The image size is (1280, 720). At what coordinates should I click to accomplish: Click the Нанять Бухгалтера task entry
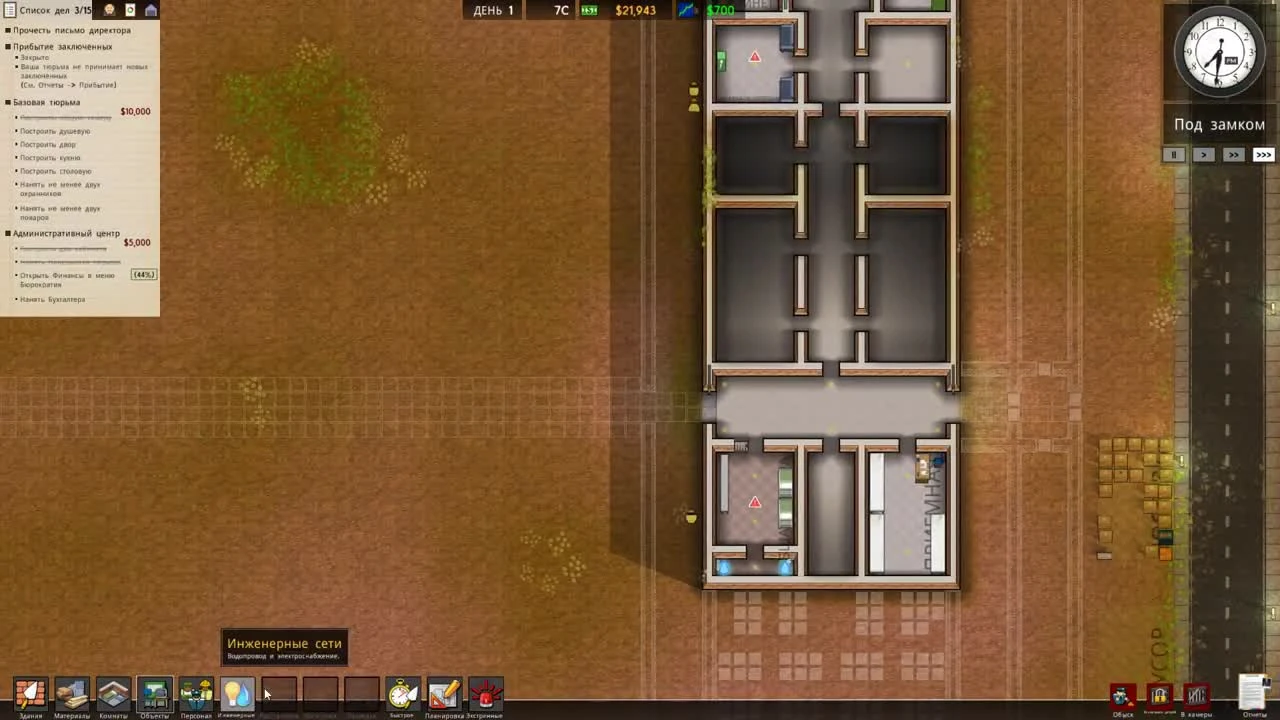[53, 299]
